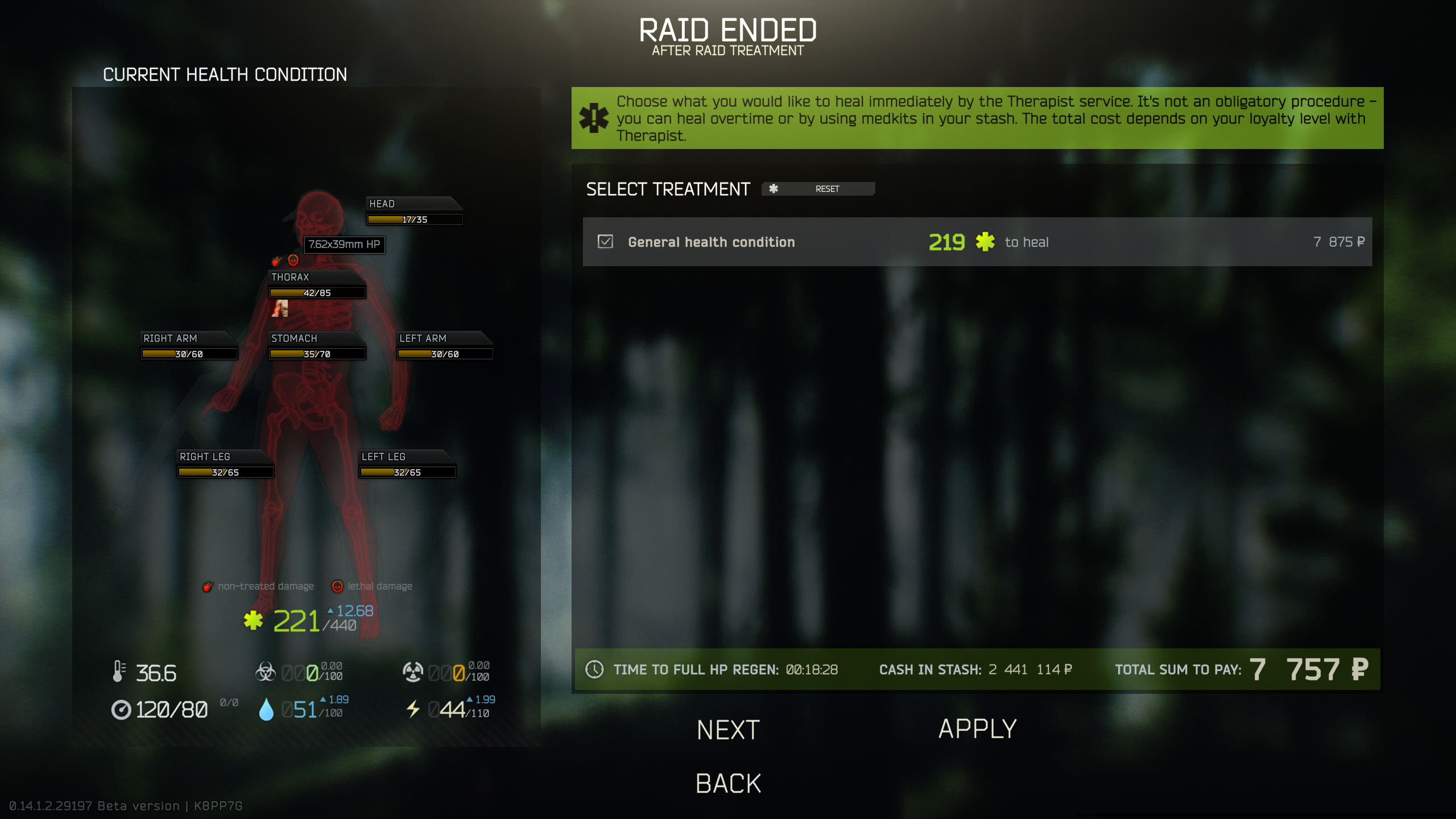This screenshot has width=1456, height=819.
Task: Click the lethal damage skull icon
Action: (338, 586)
